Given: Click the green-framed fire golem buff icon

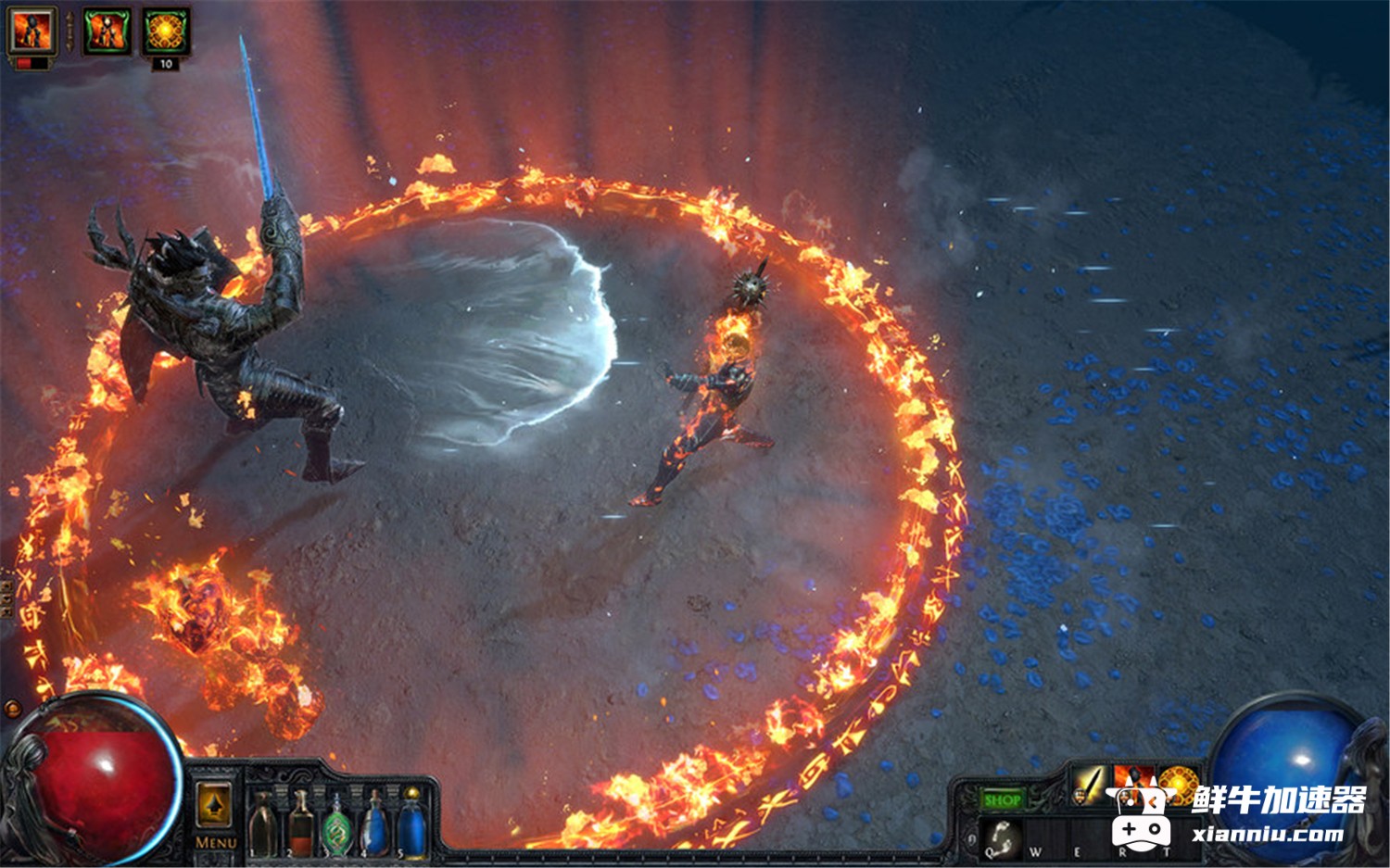Looking at the screenshot, I should coord(107,31).
